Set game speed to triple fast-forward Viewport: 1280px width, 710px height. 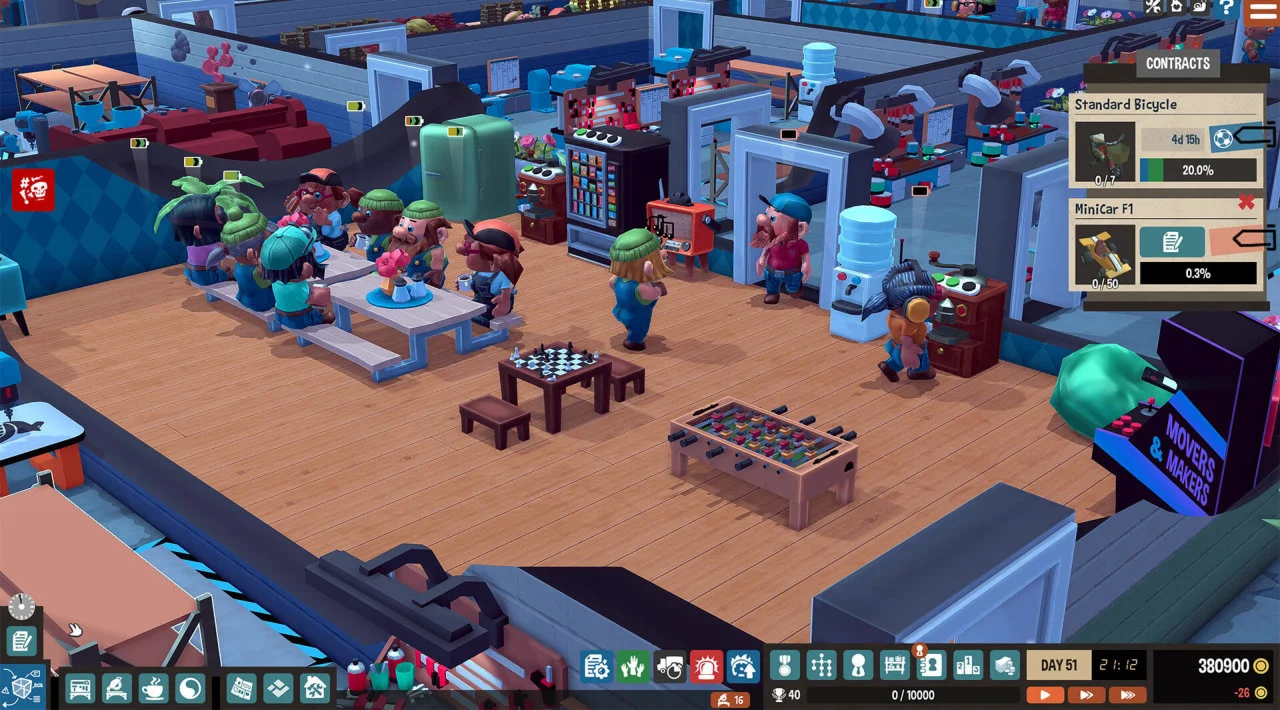pyautogui.click(x=1127, y=695)
